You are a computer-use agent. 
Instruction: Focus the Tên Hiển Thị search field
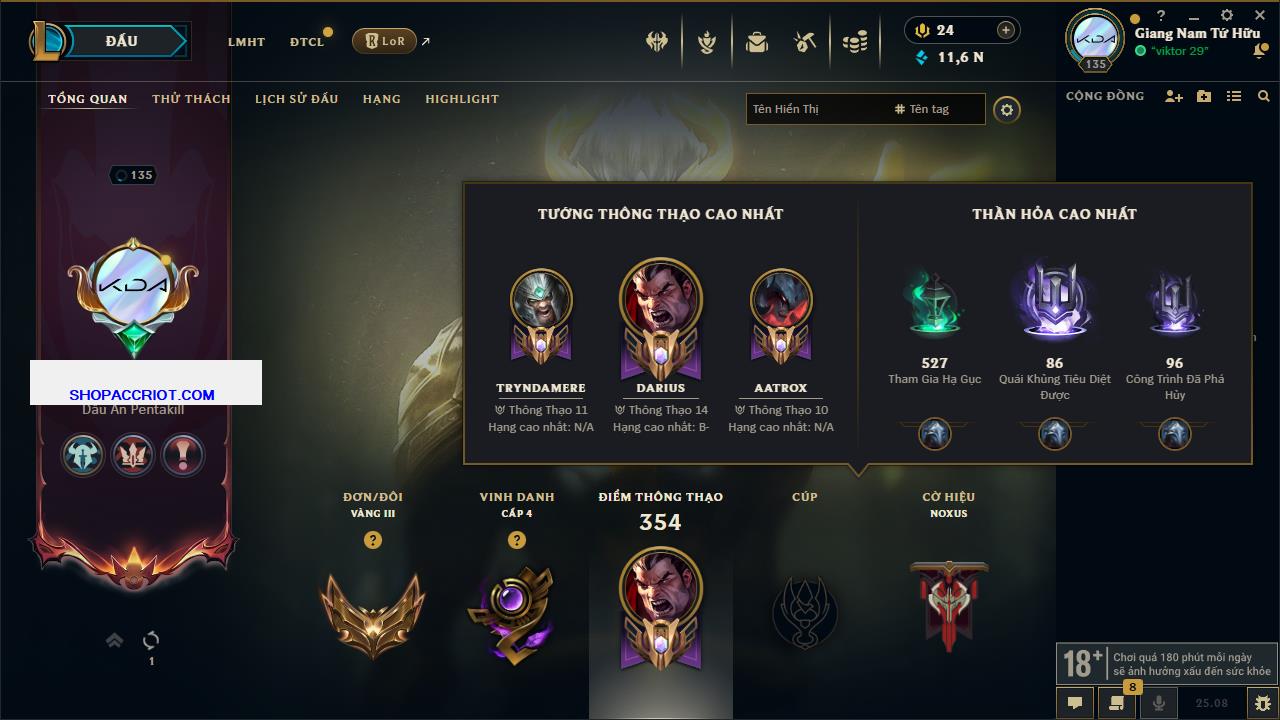click(815, 109)
